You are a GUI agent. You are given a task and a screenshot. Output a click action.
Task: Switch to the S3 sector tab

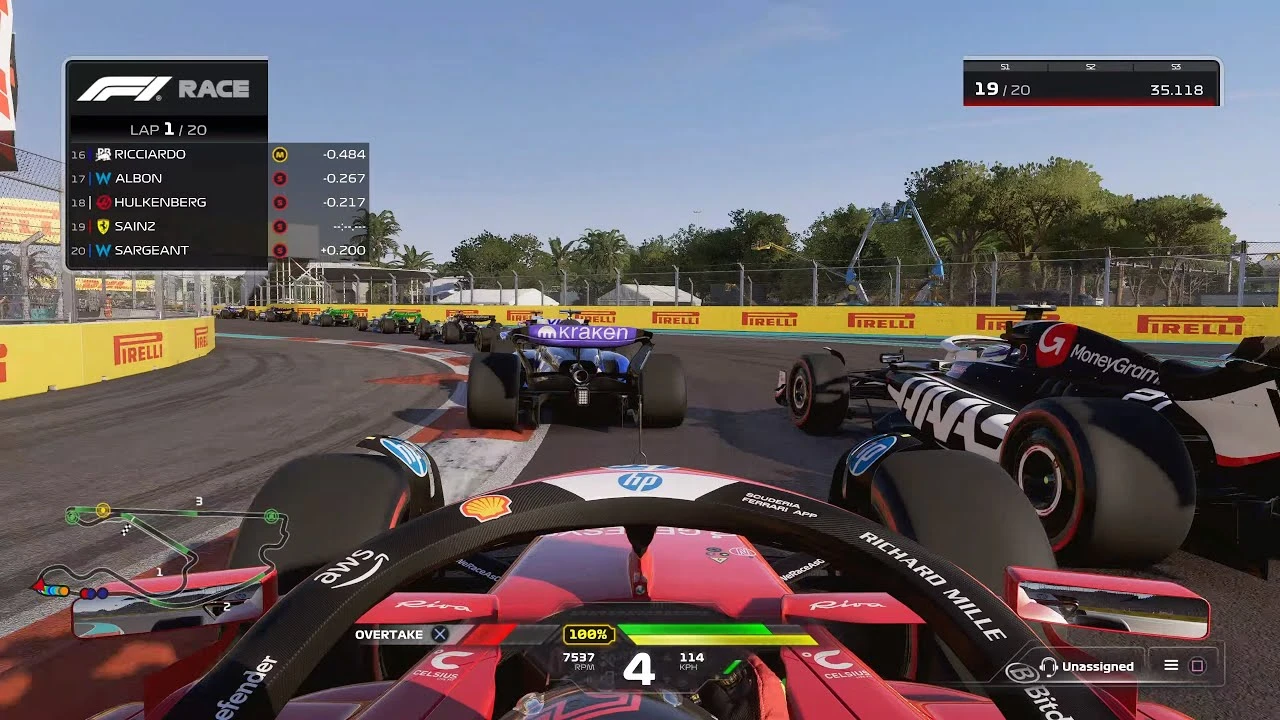pos(1177,67)
